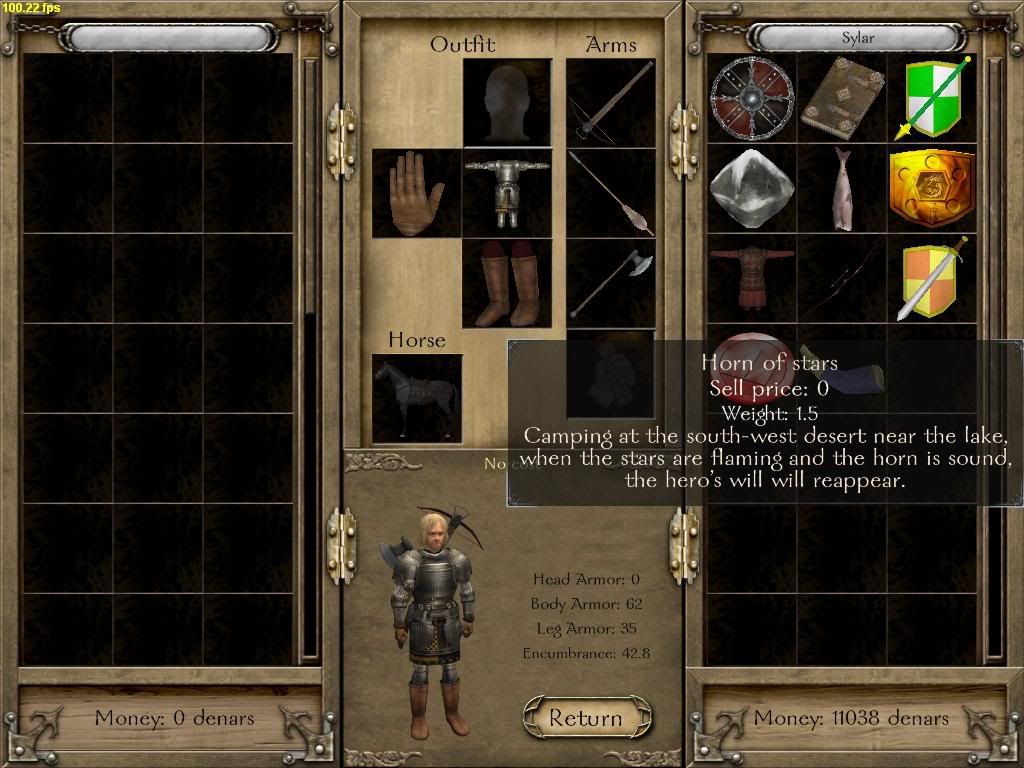This screenshot has height=768, width=1024.
Task: Select the red tunic armor item
Action: pos(751,278)
